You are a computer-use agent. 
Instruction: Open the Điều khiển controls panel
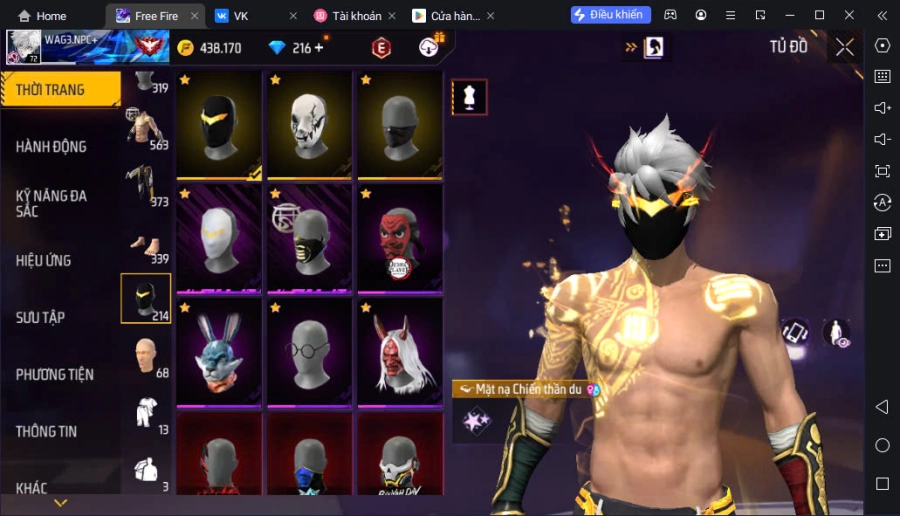pyautogui.click(x=611, y=15)
